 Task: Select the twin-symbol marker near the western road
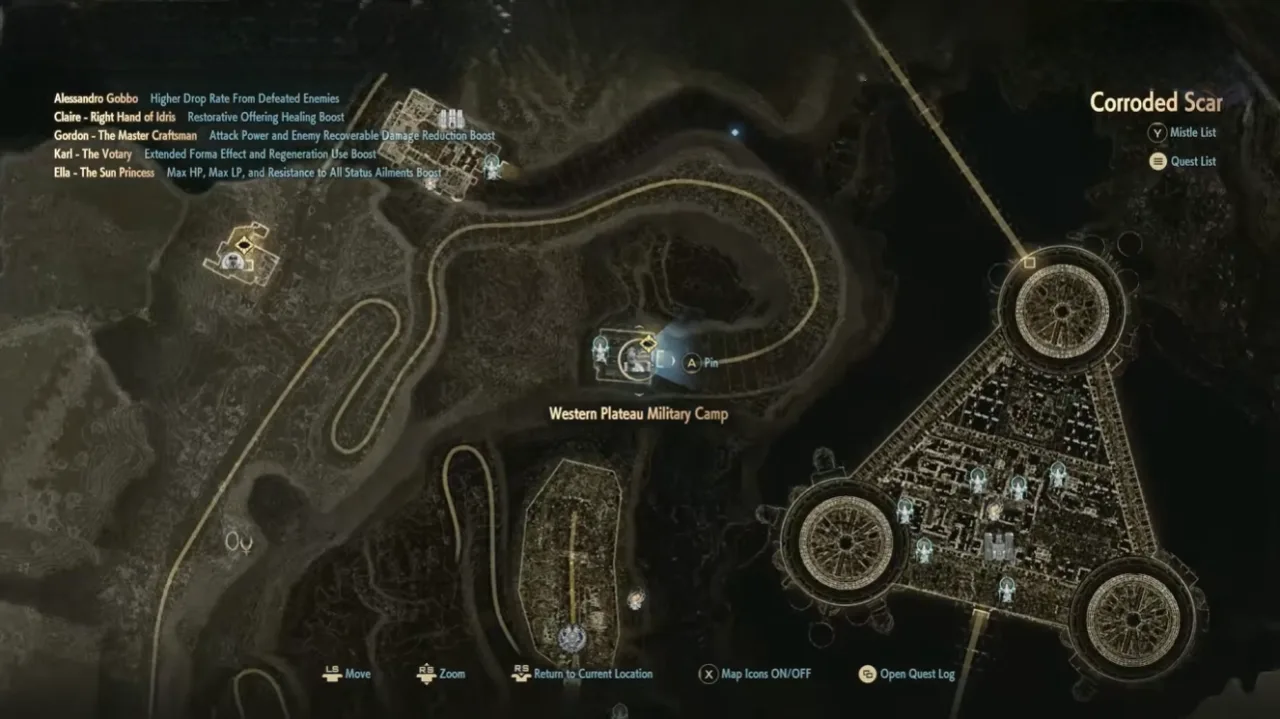pos(238,542)
